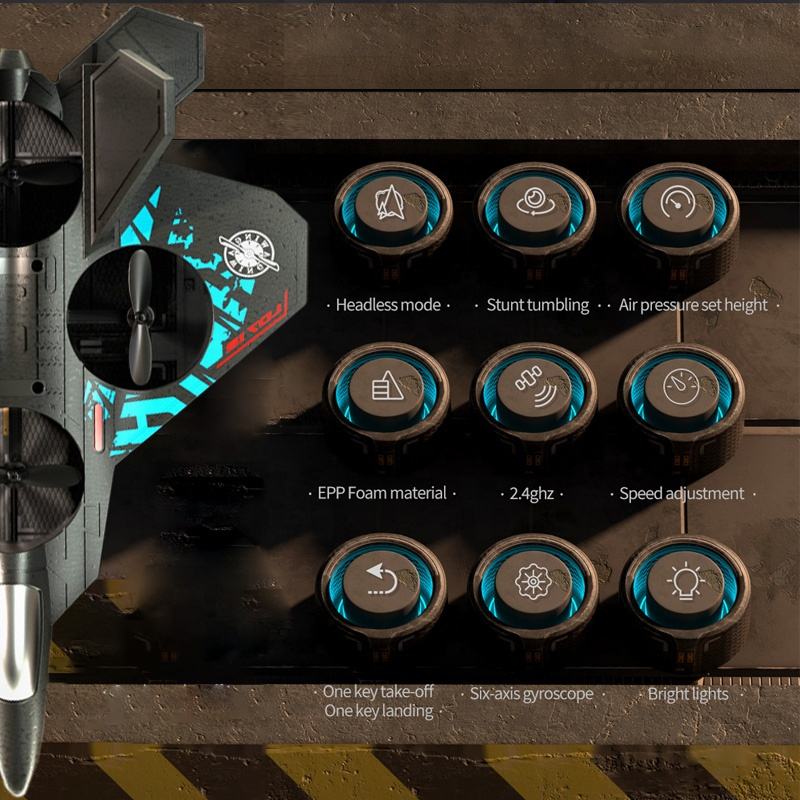800x800 pixels.
Task: Click the EPP Foam material icon
Action: 386,389
